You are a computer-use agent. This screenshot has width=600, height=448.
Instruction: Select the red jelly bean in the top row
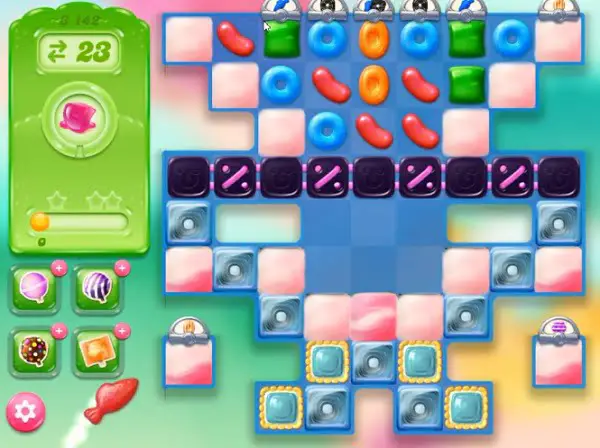(235, 39)
